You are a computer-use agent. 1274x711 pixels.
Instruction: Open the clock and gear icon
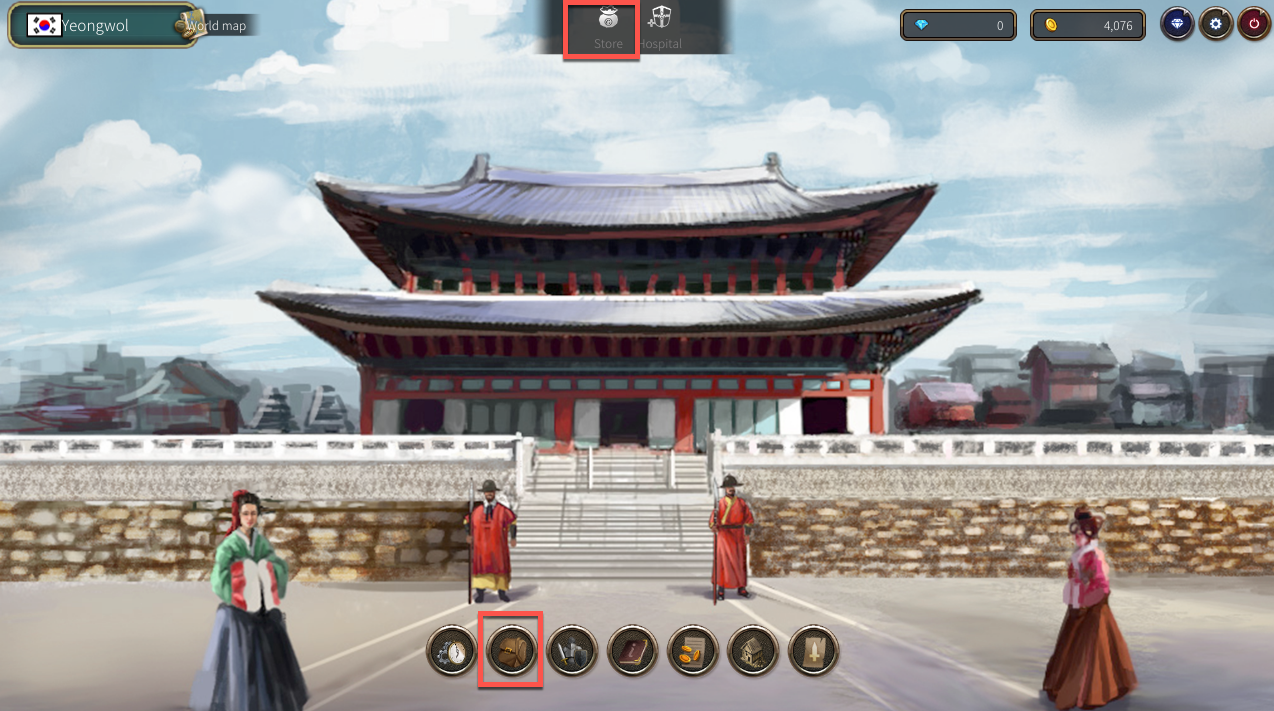452,651
